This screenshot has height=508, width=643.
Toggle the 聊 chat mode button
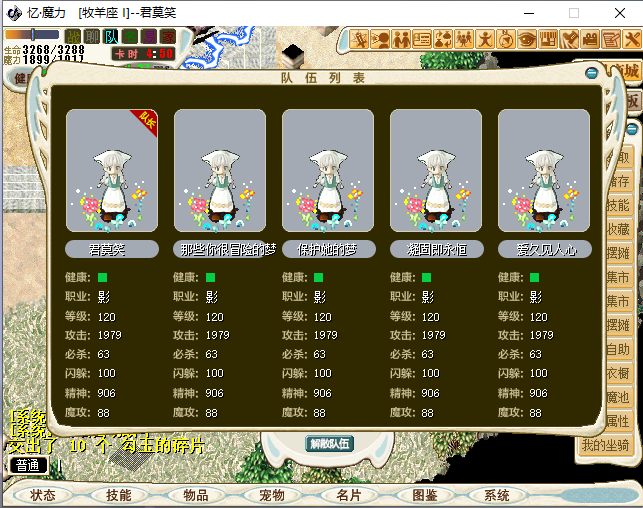click(92, 37)
